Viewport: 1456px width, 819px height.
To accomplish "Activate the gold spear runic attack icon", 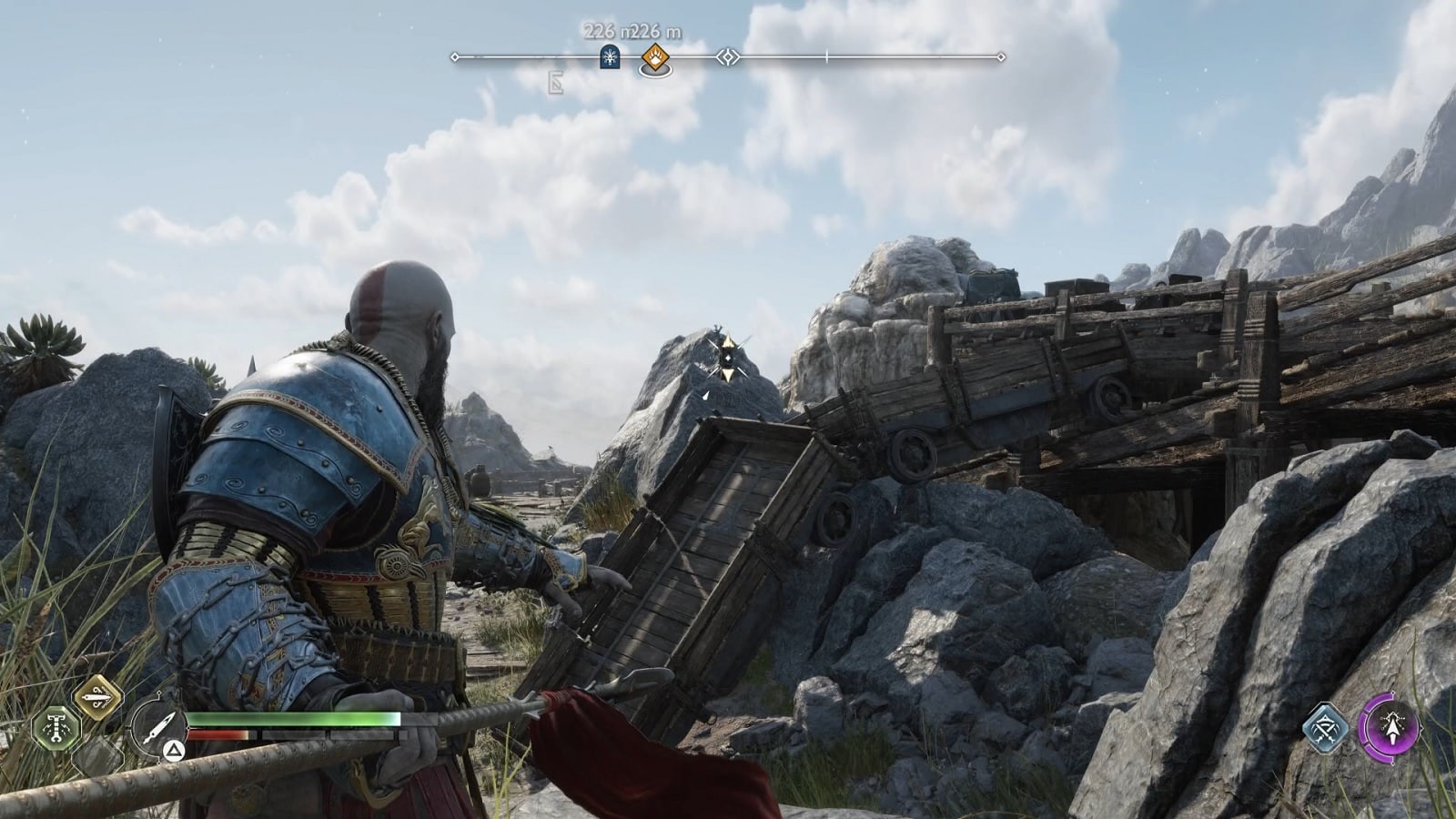I will click(x=96, y=698).
